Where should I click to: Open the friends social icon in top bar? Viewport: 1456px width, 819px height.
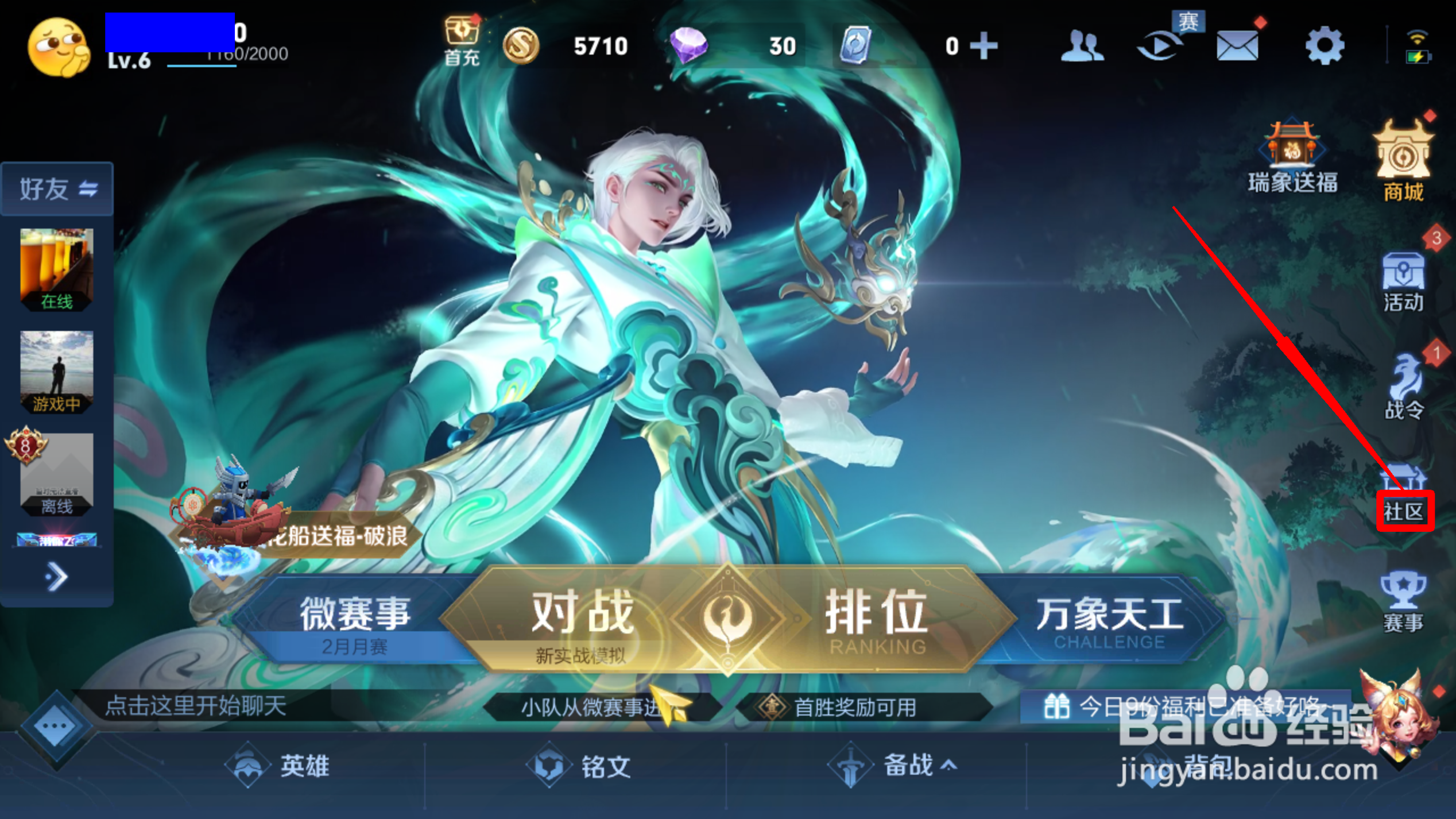[x=1084, y=46]
